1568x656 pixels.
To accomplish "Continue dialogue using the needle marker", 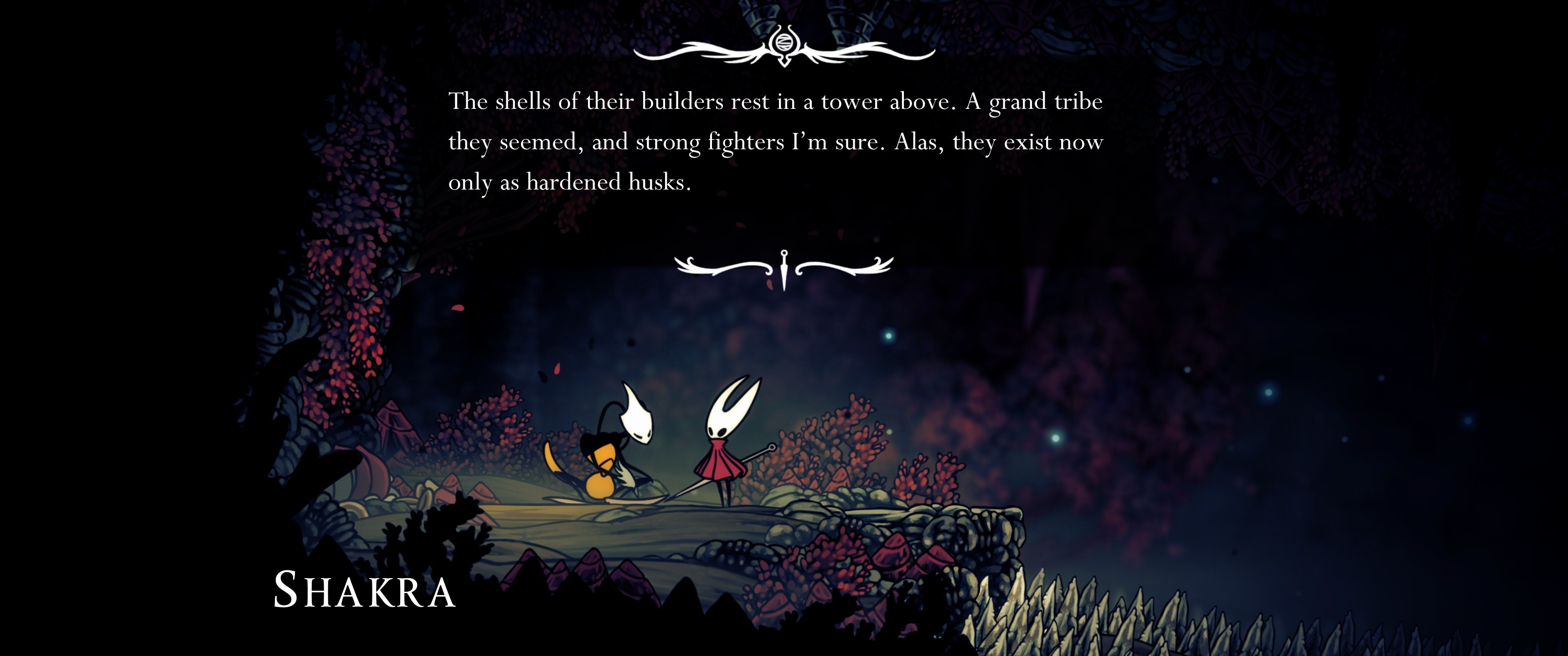I will (784, 268).
